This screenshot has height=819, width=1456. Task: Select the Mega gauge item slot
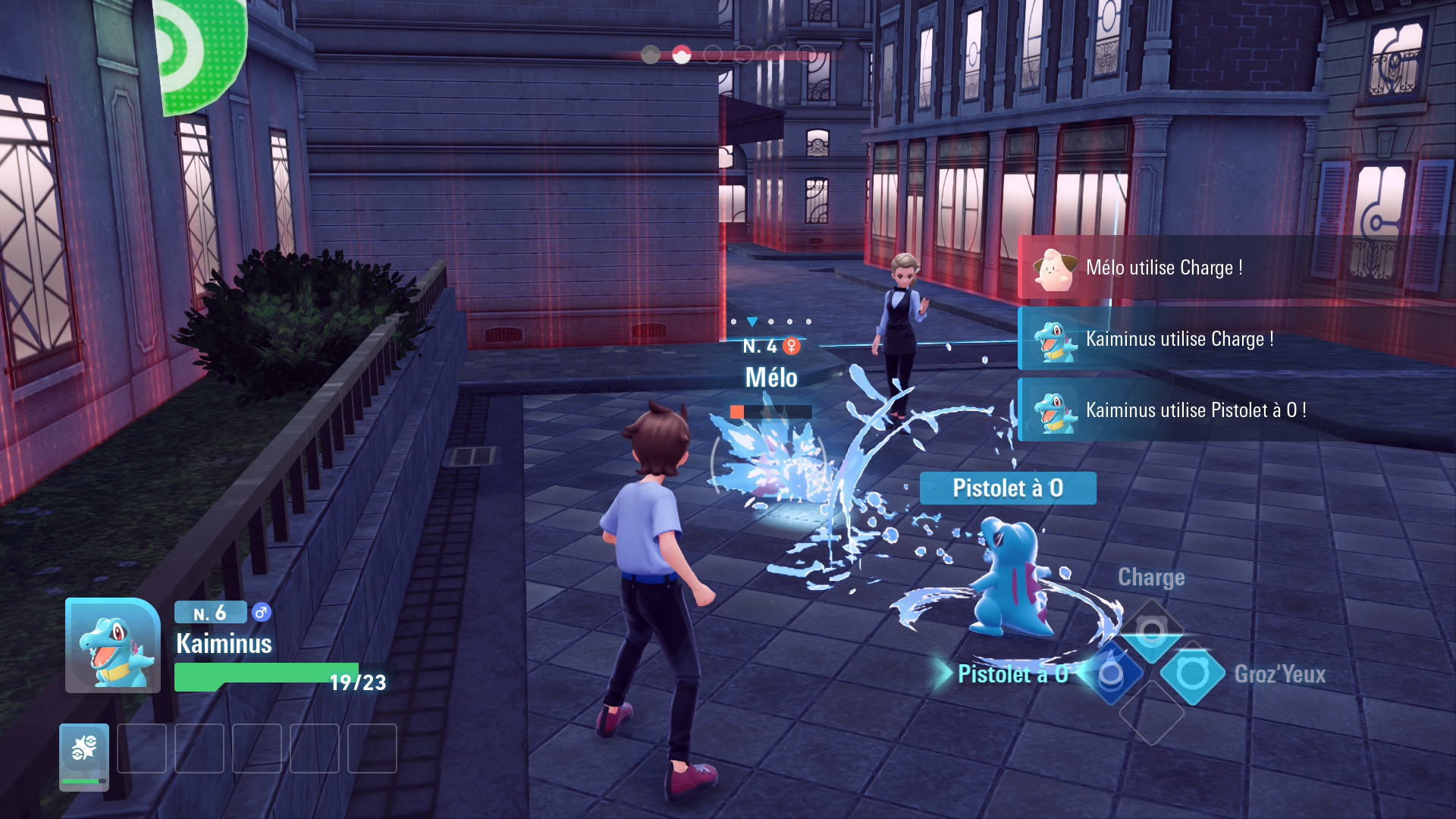click(x=84, y=756)
